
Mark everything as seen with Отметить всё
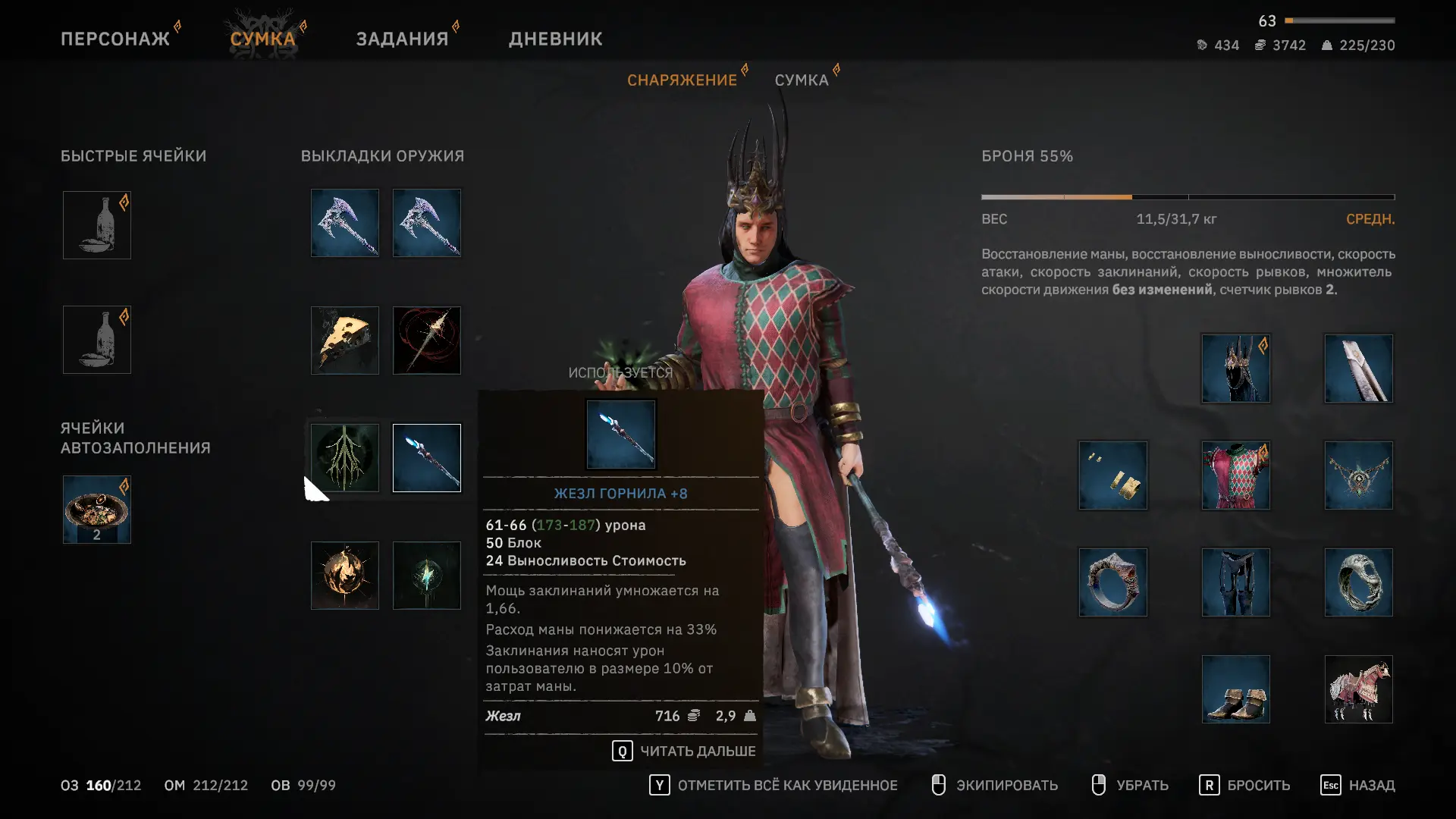(x=773, y=785)
